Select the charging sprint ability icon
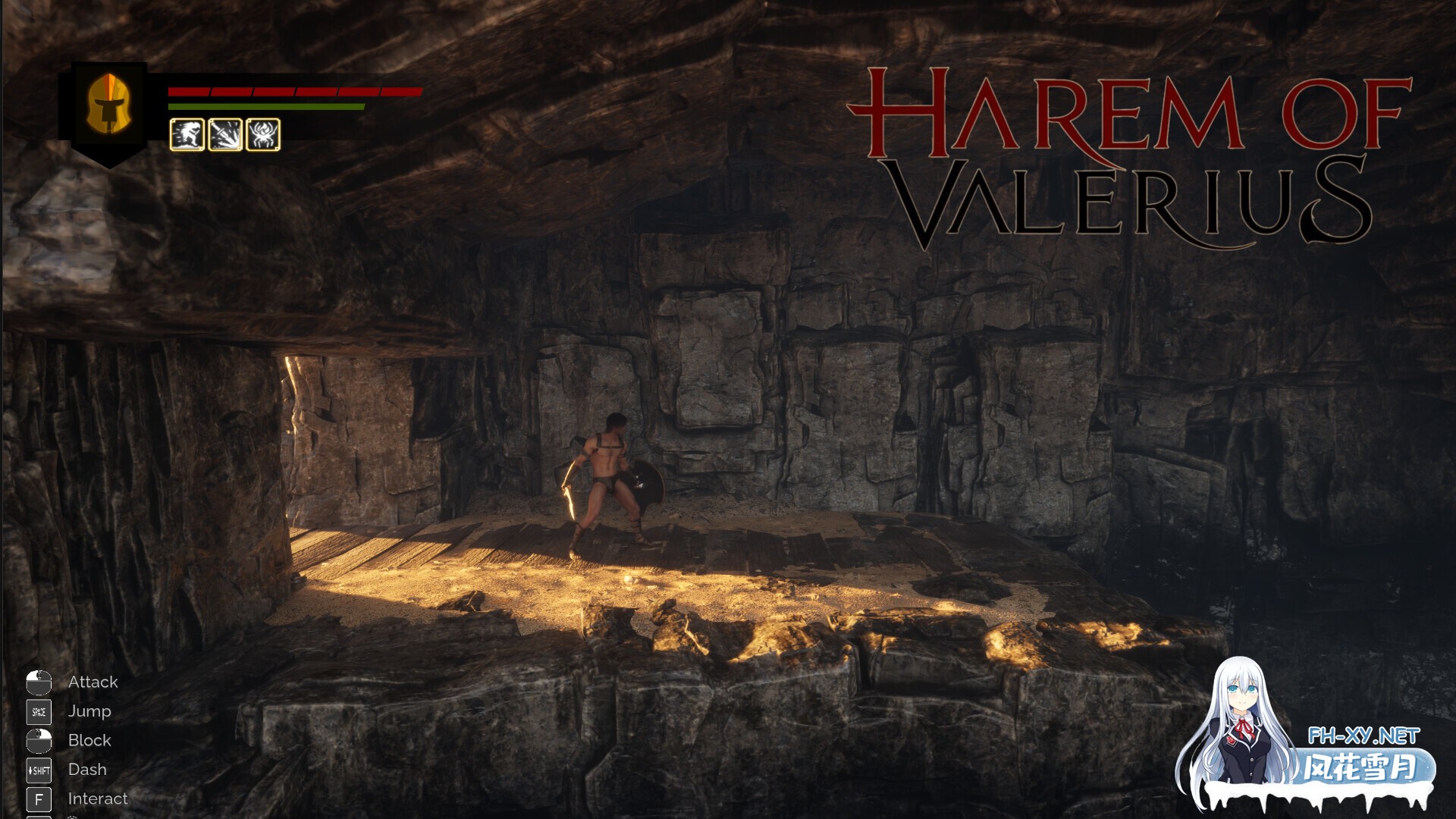Screen dimensions: 1456x819 coord(187,134)
